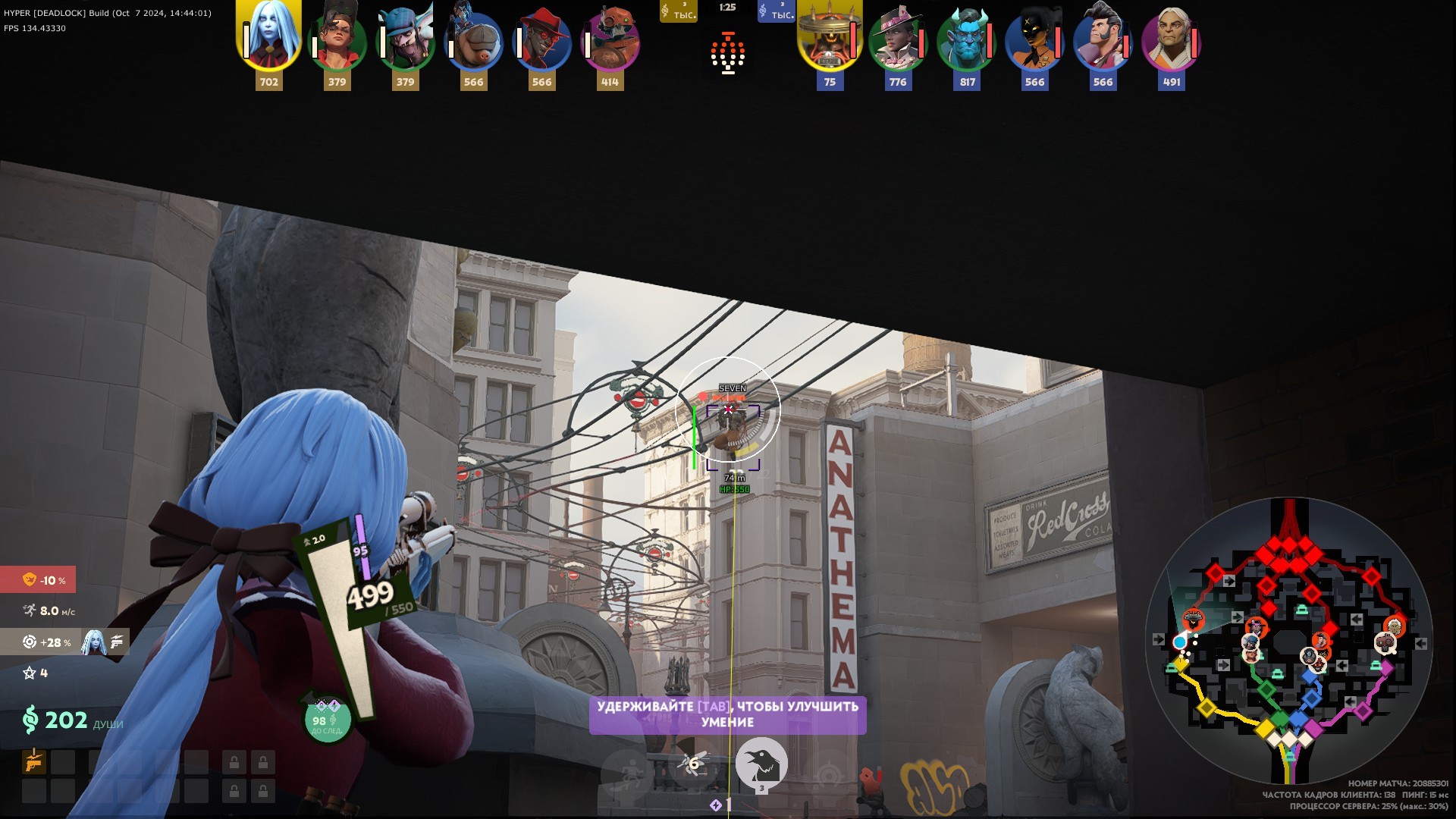Pick the orange robot hero portrait
1456x819 pixels.
coord(610,42)
